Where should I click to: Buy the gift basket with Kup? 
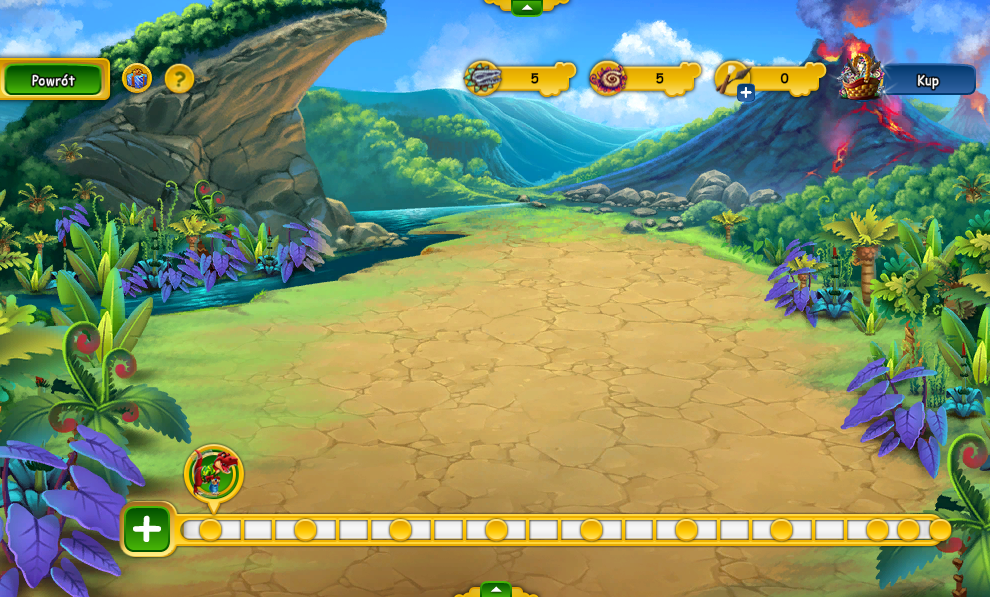pyautogui.click(x=927, y=80)
